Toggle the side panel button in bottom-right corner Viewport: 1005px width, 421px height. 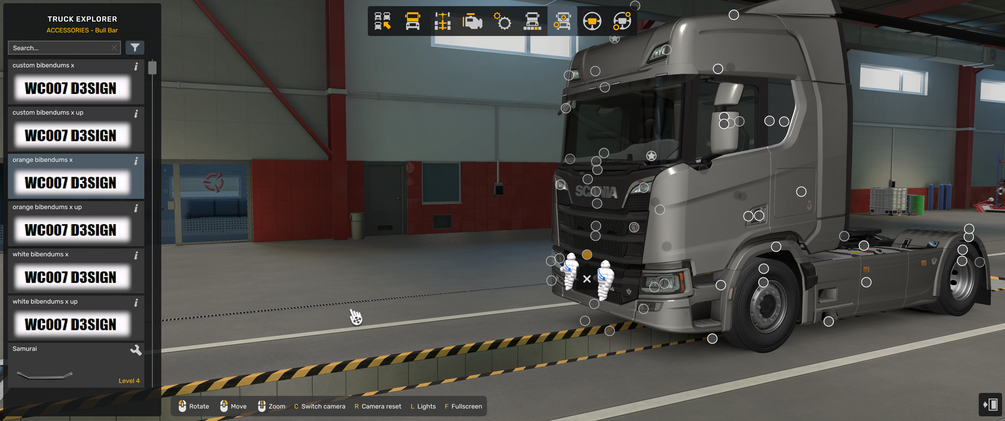(990, 404)
